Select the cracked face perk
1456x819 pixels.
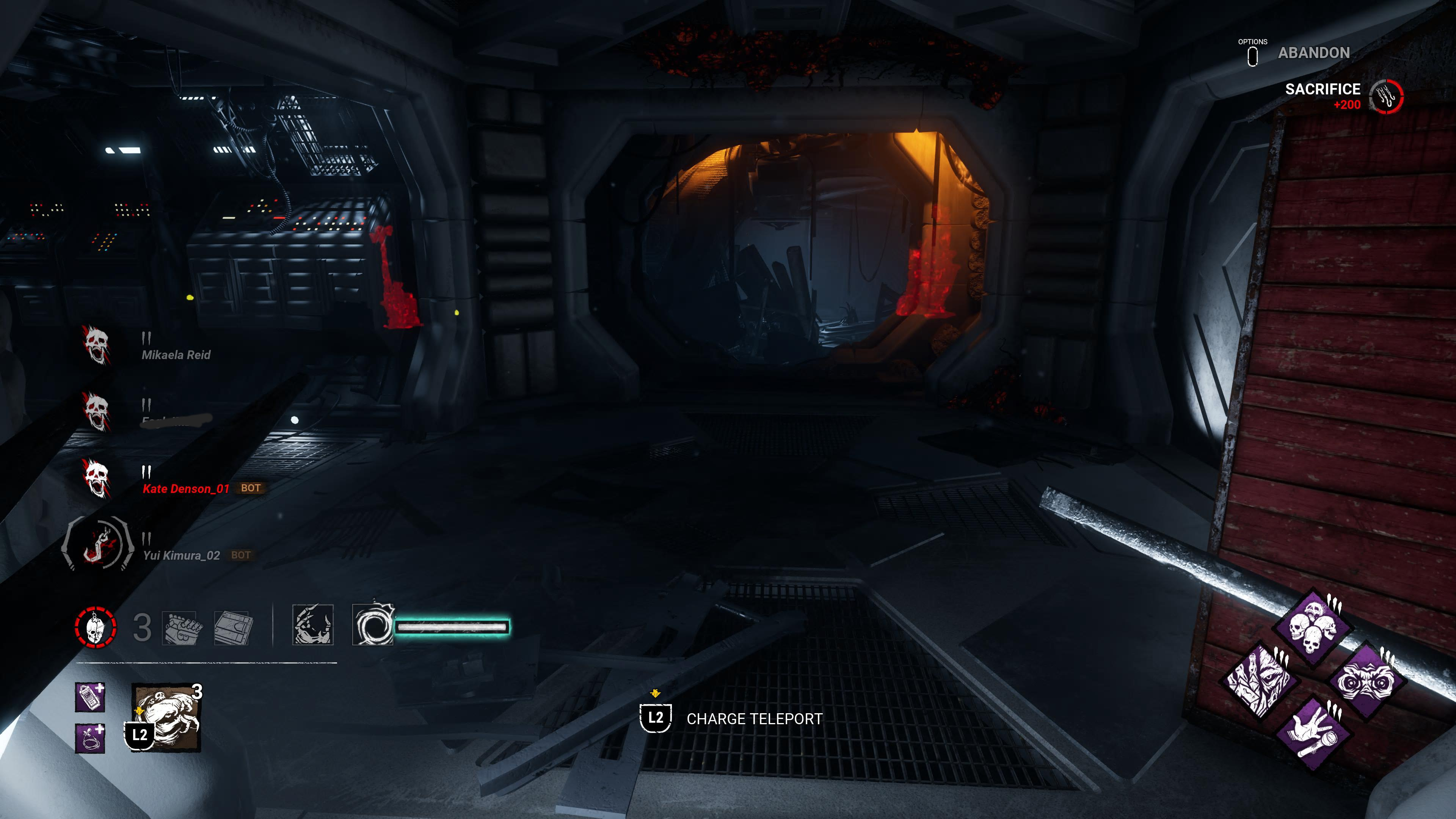point(1260,681)
